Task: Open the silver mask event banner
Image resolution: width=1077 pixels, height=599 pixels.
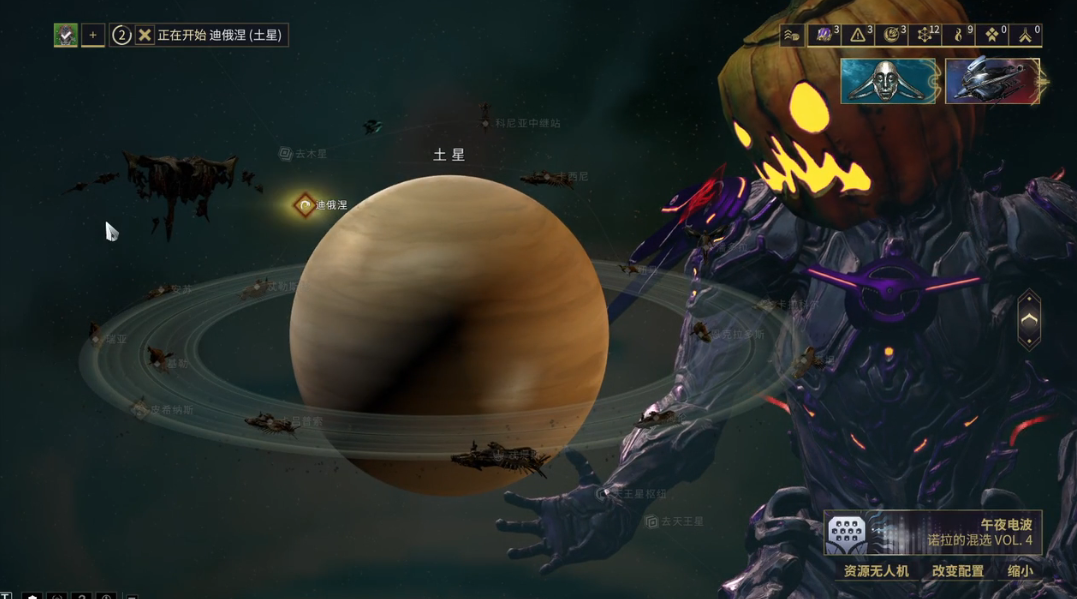Action: [x=889, y=82]
